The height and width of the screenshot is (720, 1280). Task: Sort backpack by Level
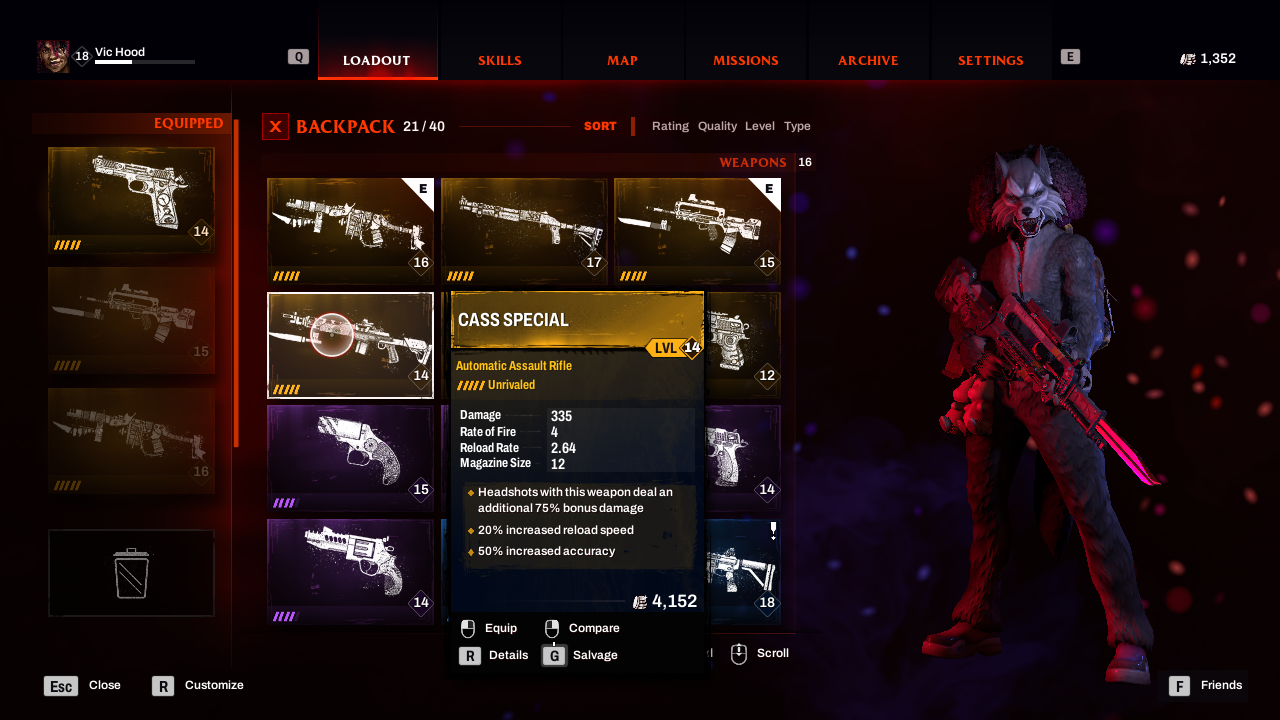coord(760,126)
